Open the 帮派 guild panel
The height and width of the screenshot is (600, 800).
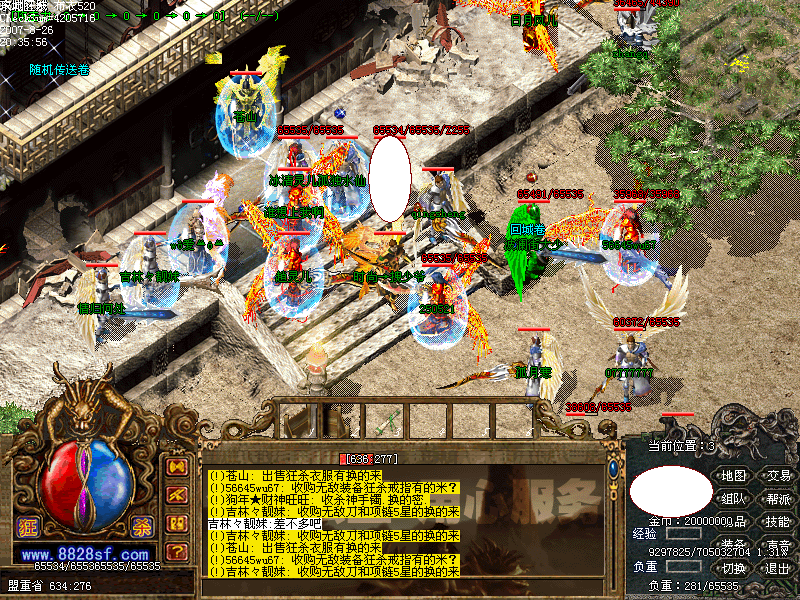point(778,499)
